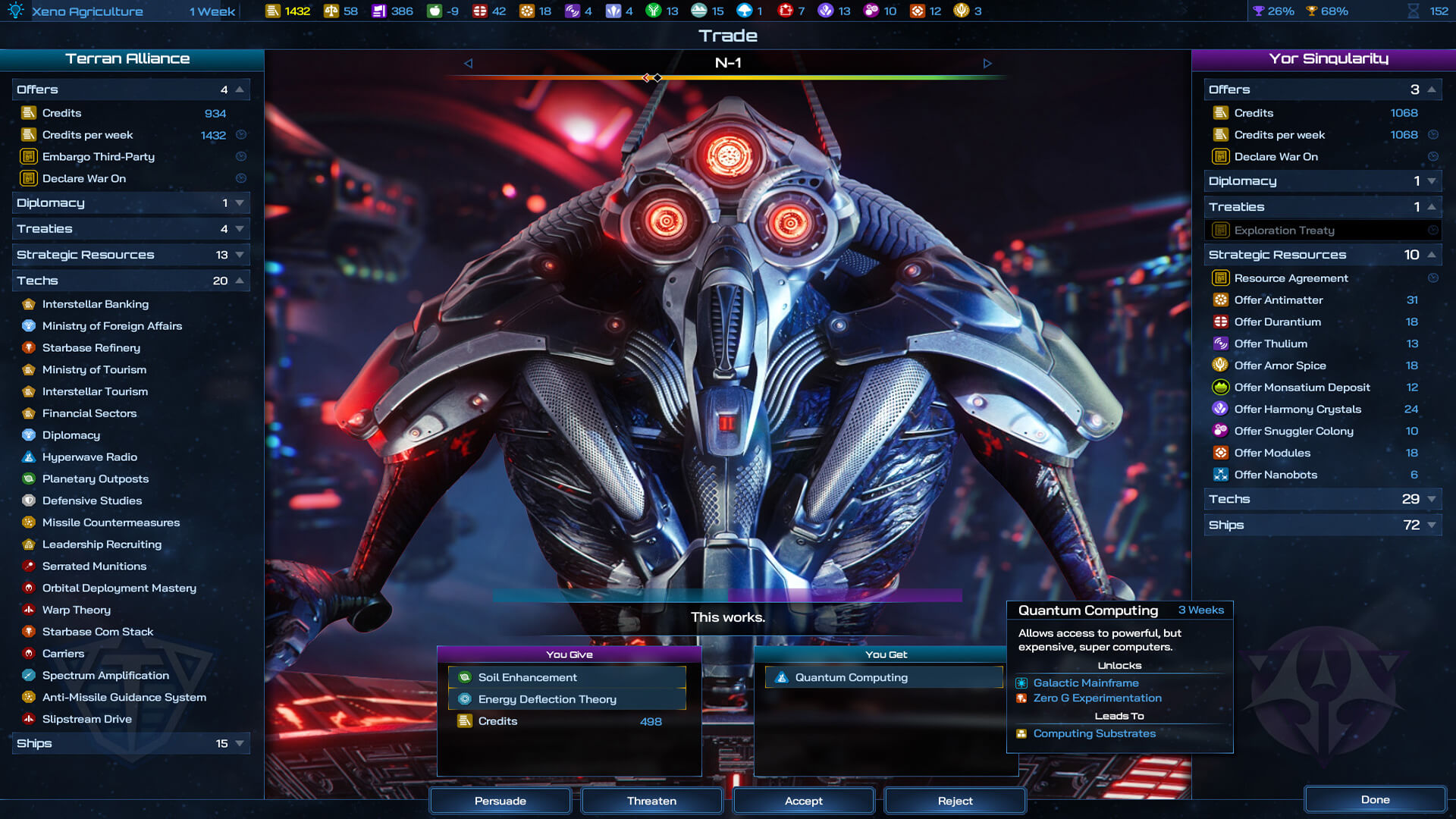Select Quantum Computing in You Get
This screenshot has width=1456, height=819.
[851, 677]
